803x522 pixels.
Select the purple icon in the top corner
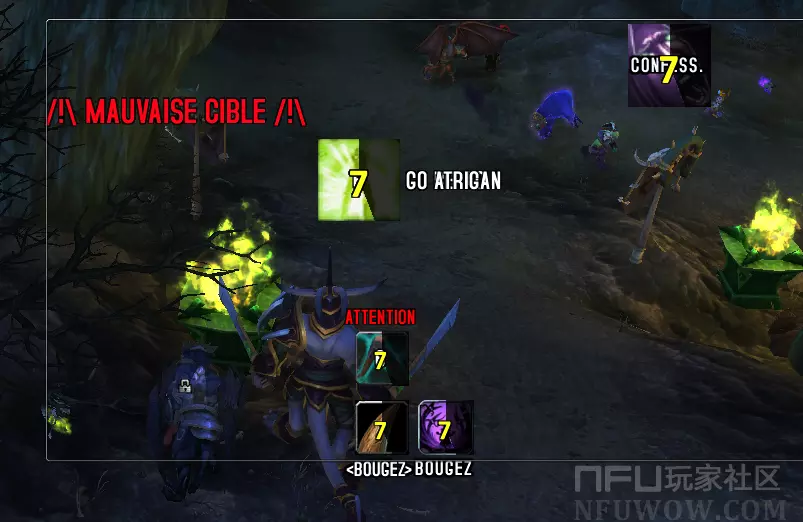pyautogui.click(x=668, y=65)
